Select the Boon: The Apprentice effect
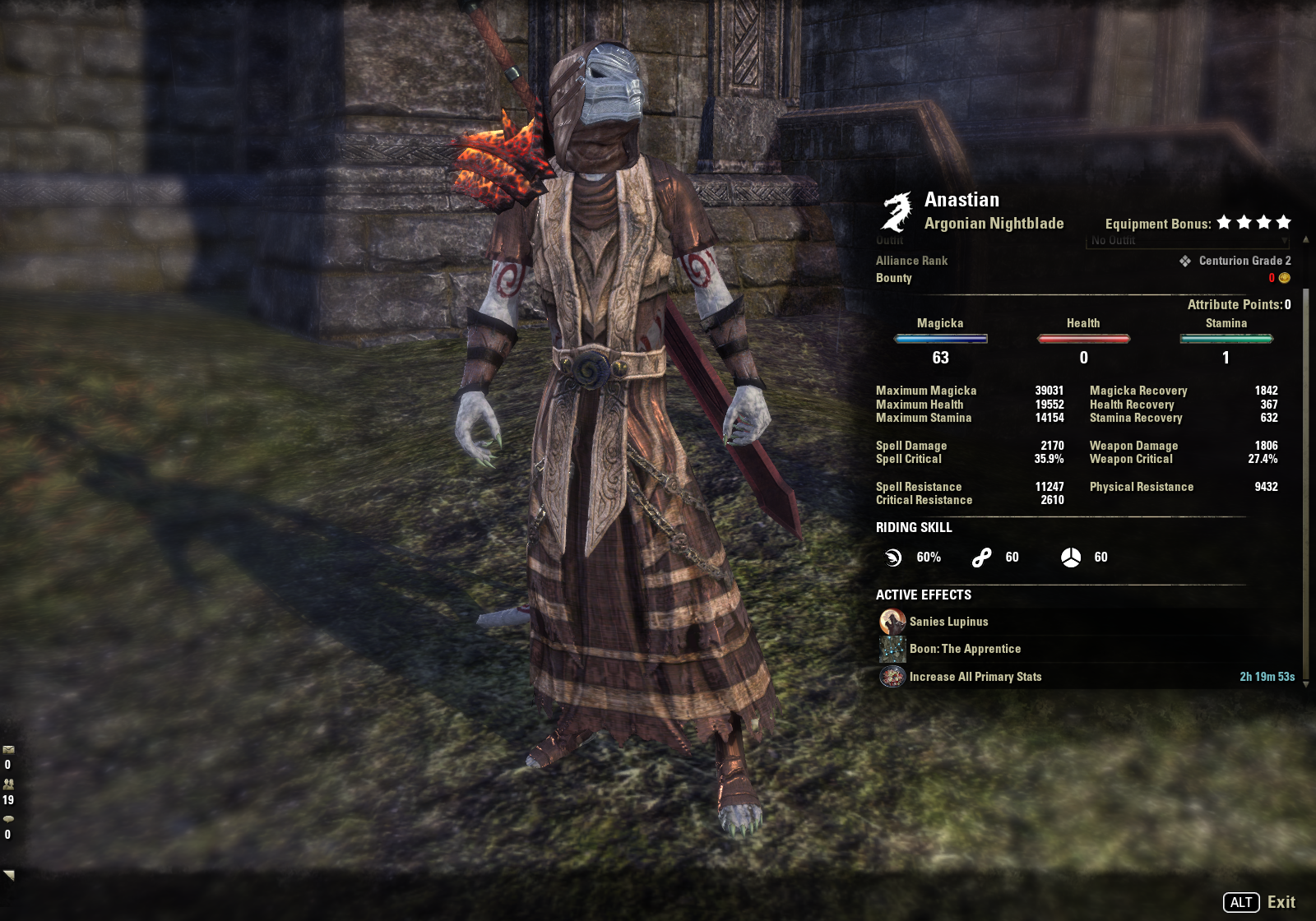The width and height of the screenshot is (1316, 921). [x=964, y=649]
